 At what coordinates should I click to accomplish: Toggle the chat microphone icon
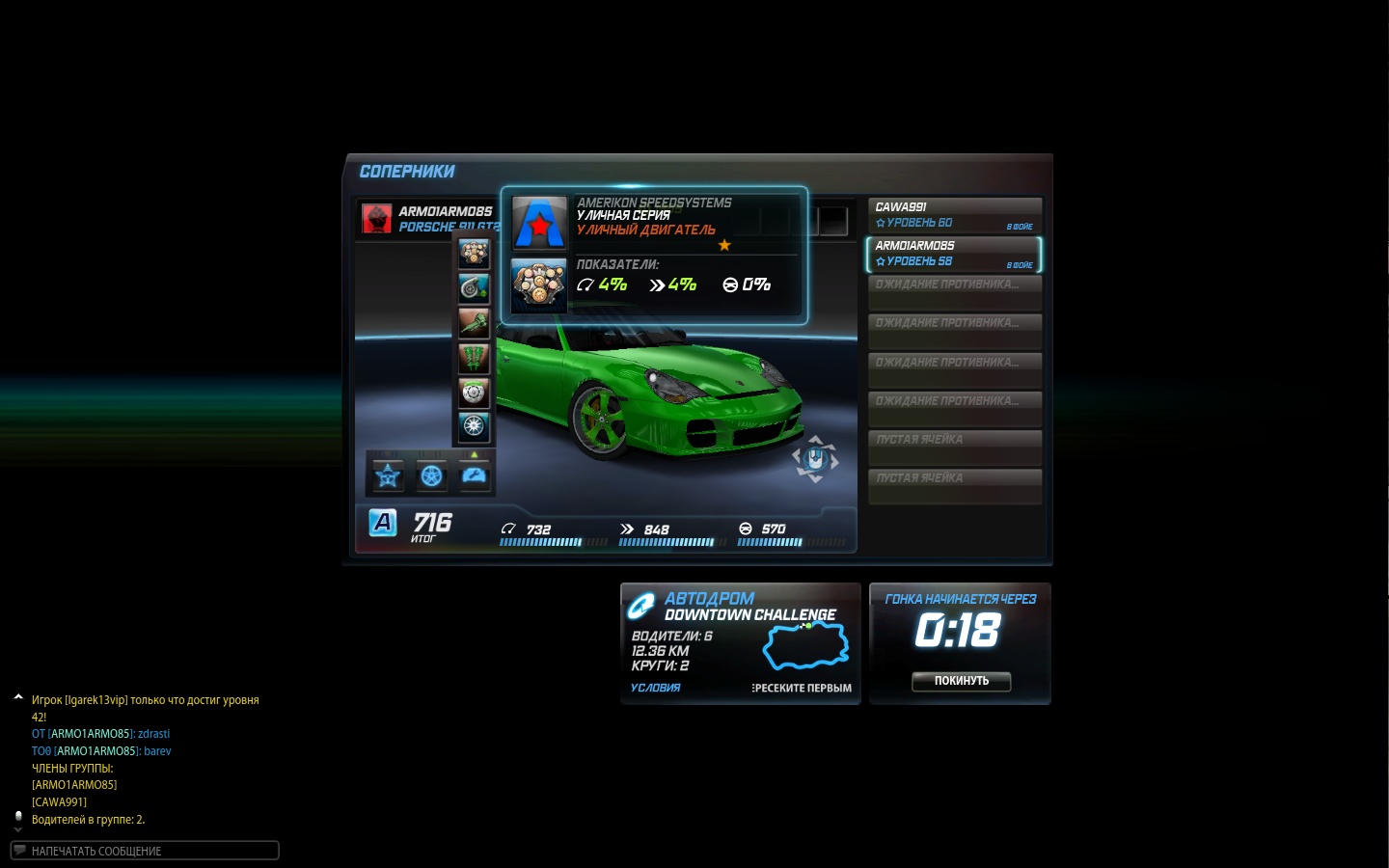point(18,817)
